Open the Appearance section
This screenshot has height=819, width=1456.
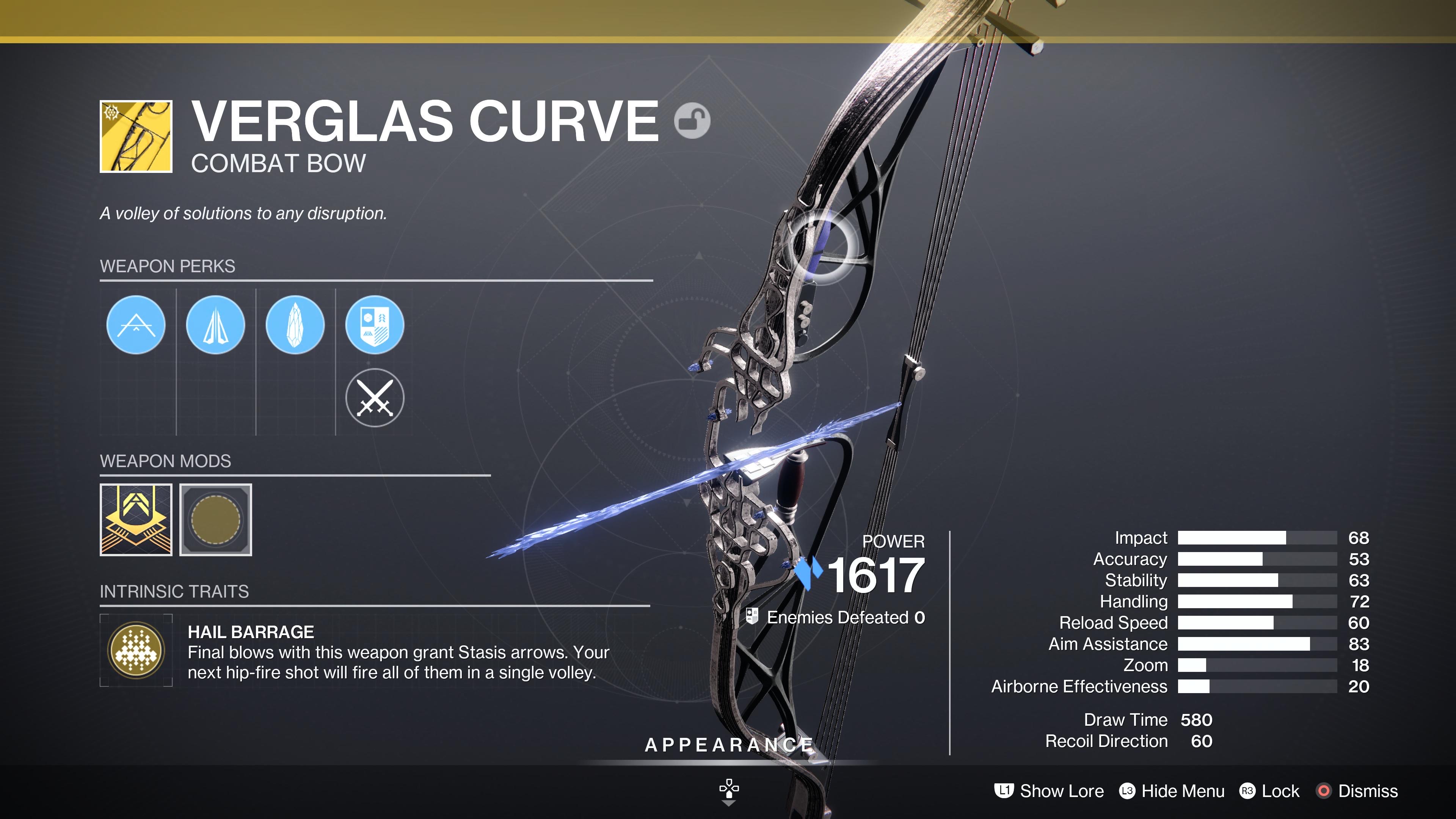(728, 745)
